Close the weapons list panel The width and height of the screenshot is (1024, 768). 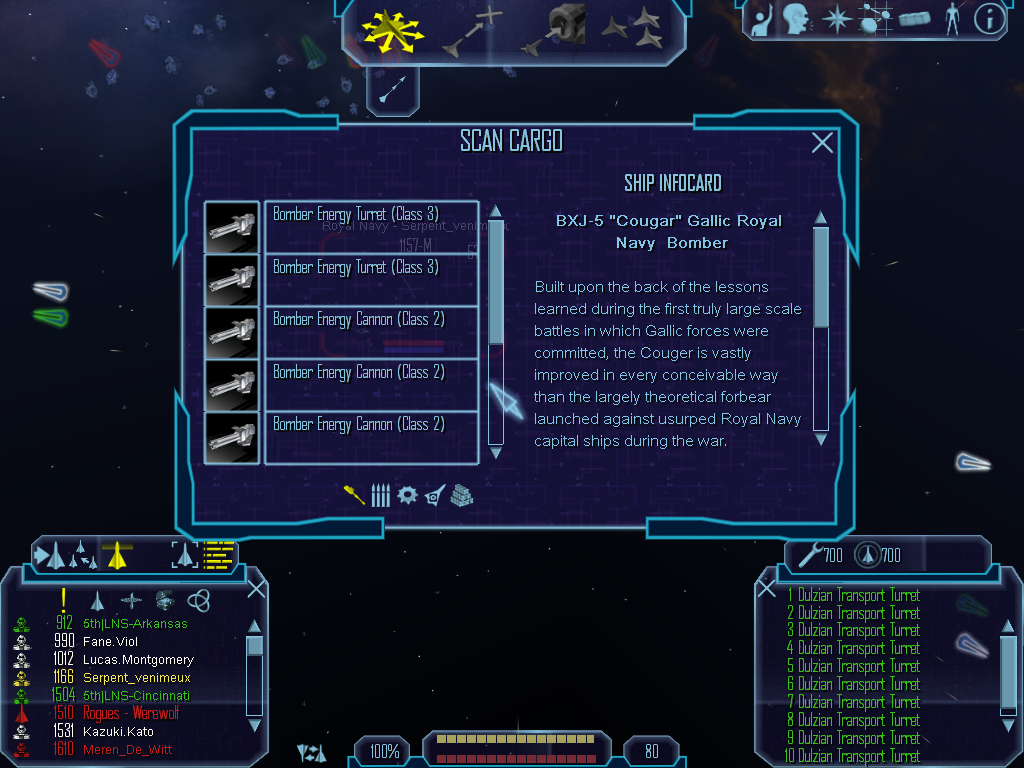tap(767, 589)
